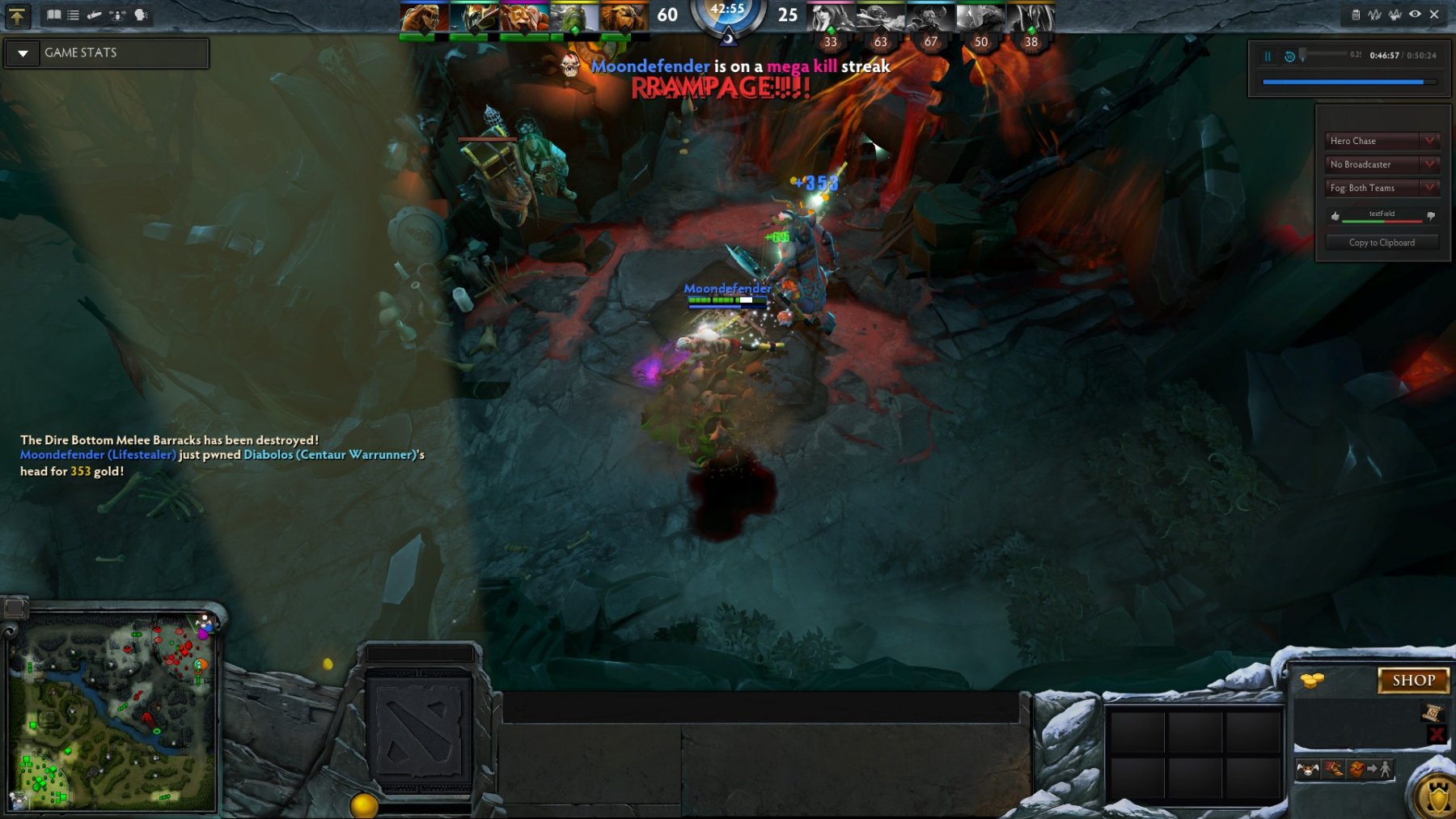Pause the replay playback
Viewport: 1456px width, 819px height.
pos(1268,56)
